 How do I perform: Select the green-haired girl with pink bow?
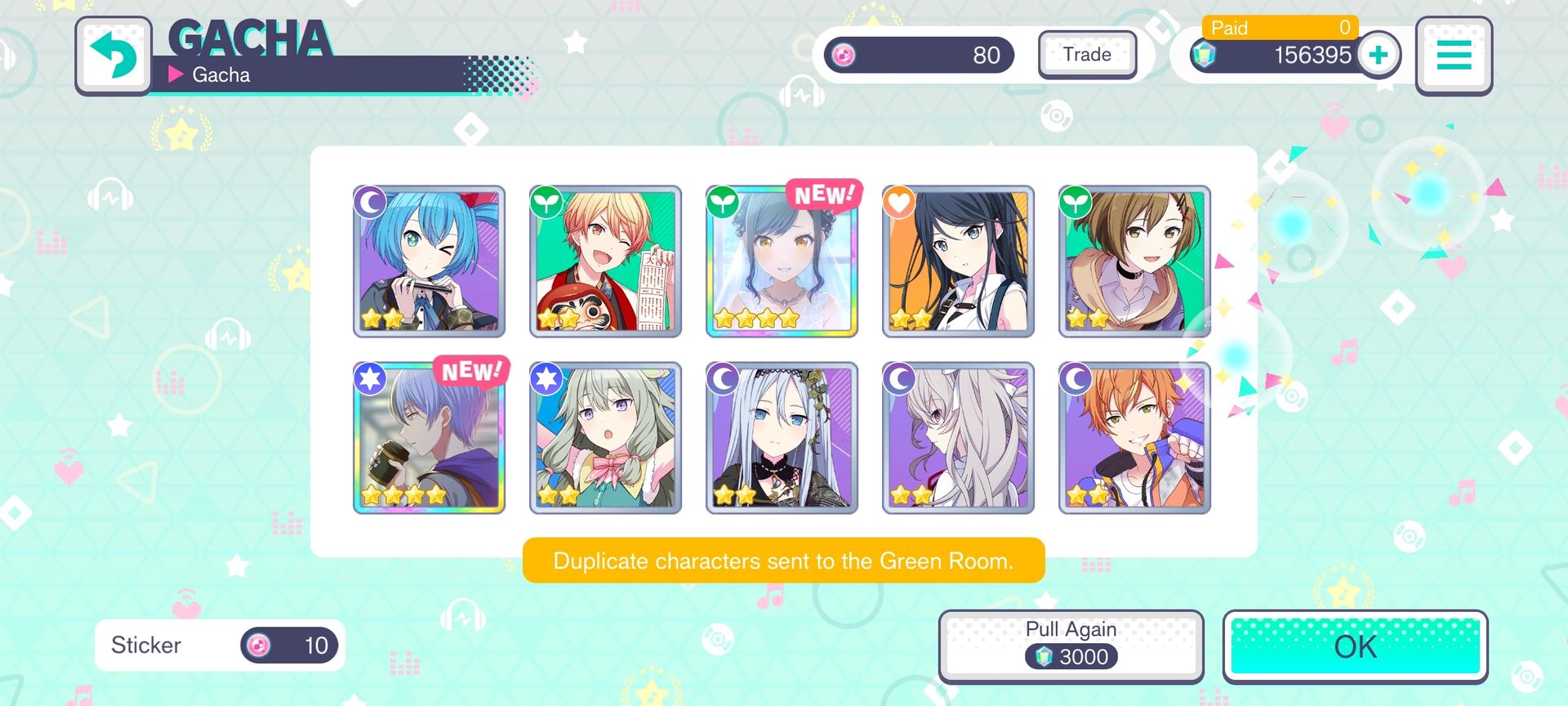(605, 438)
